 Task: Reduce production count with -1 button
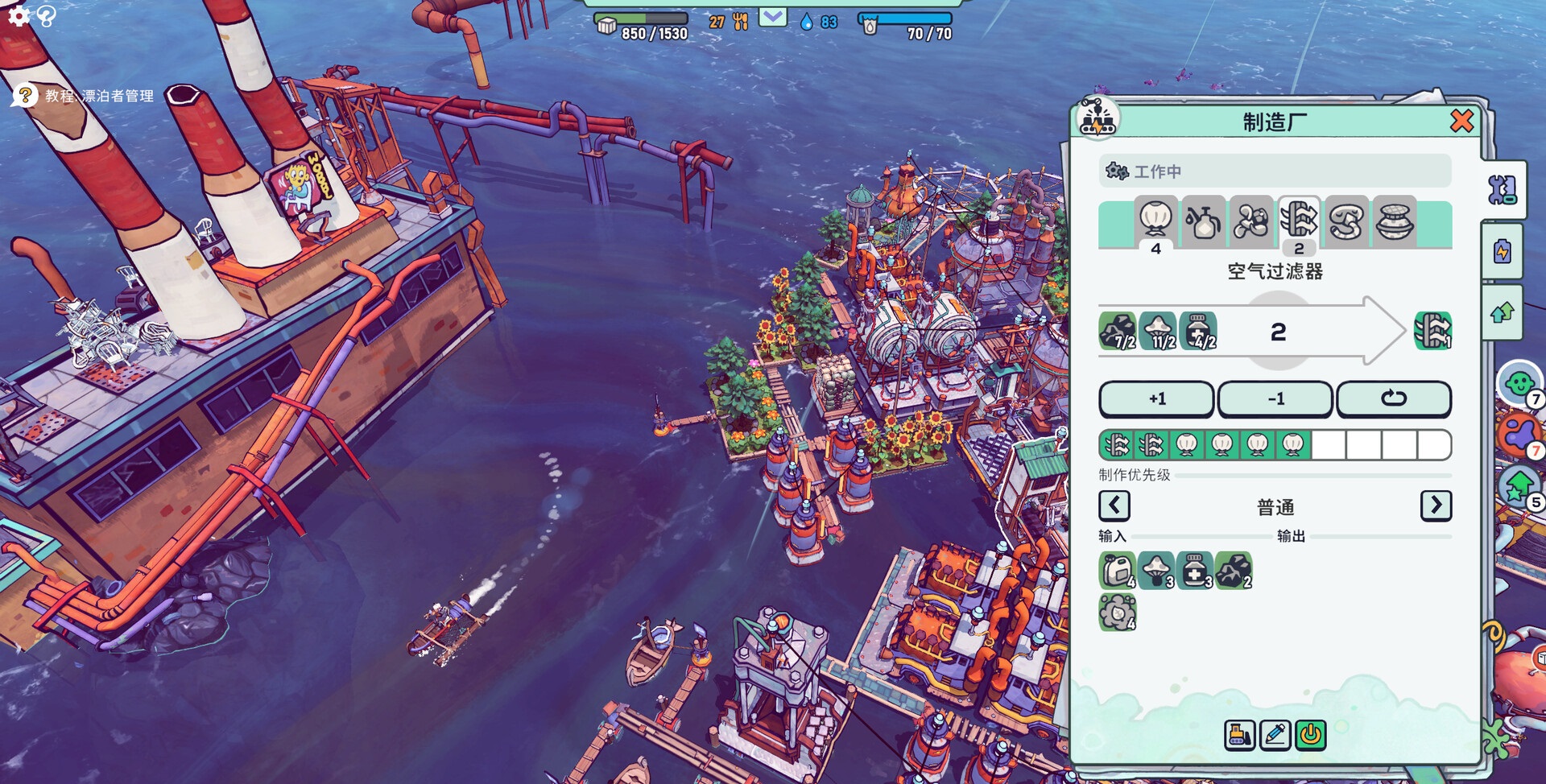point(1275,399)
